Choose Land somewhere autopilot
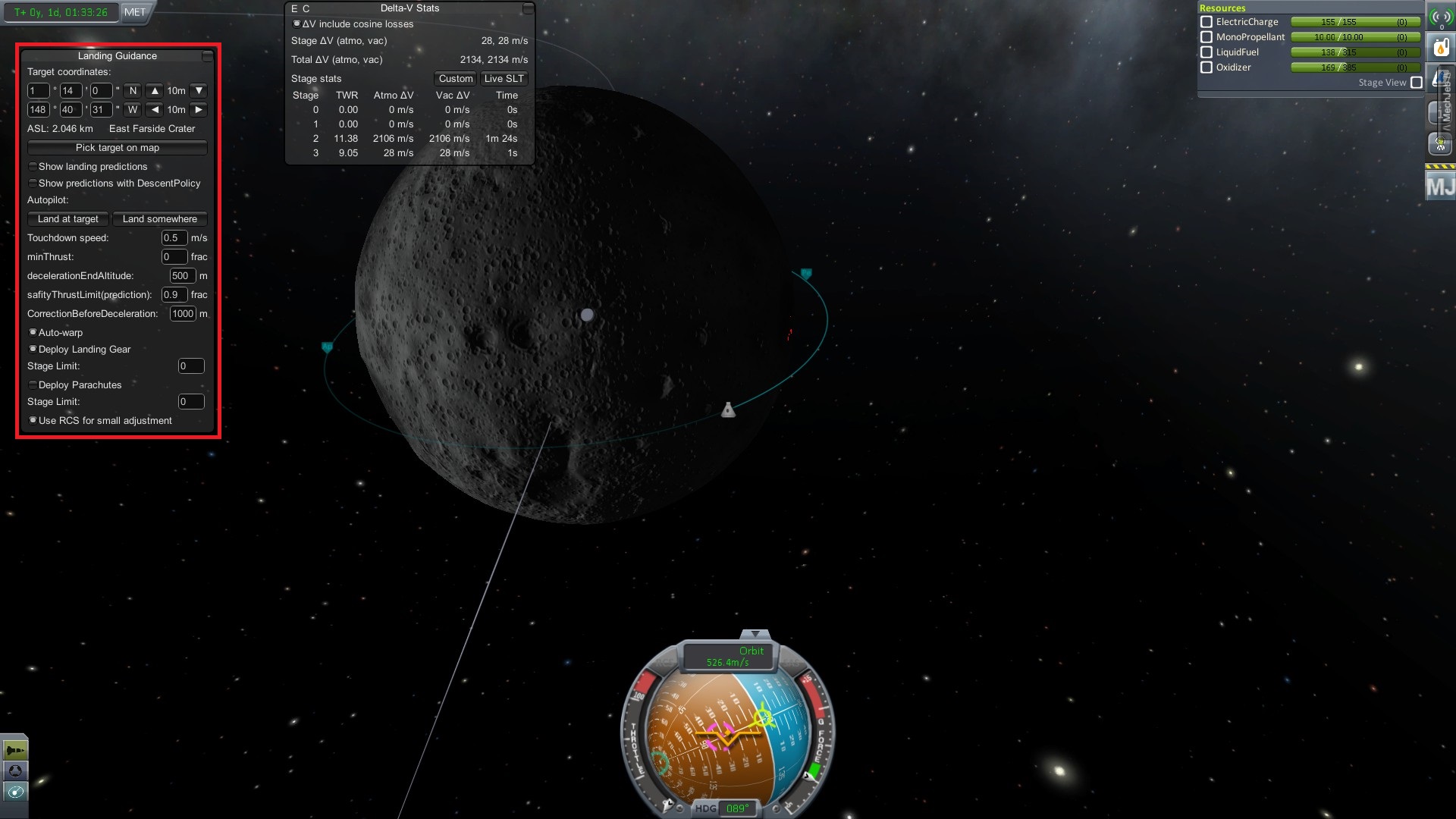 click(x=159, y=219)
